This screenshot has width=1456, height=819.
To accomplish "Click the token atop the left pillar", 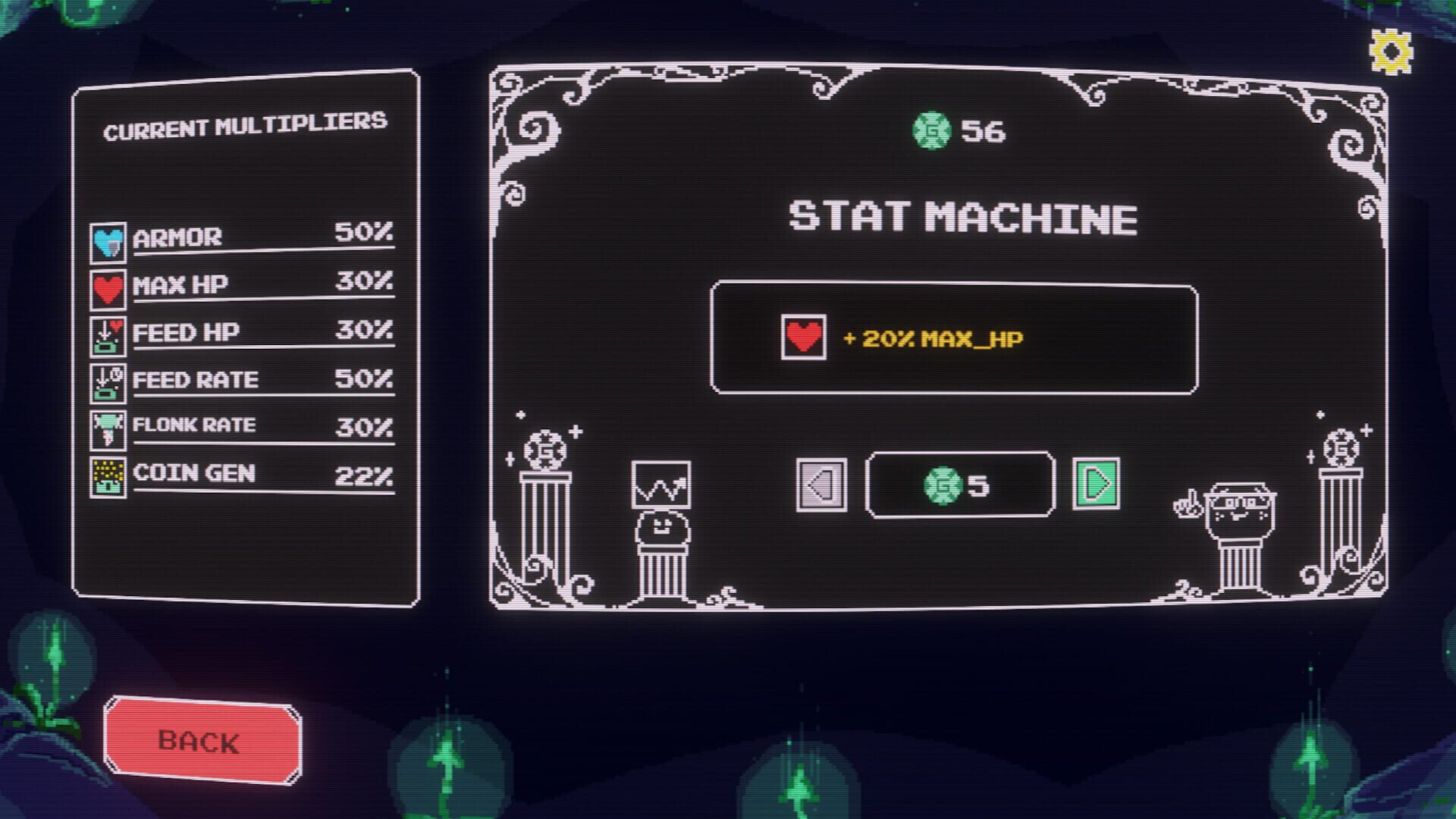I will 546,449.
